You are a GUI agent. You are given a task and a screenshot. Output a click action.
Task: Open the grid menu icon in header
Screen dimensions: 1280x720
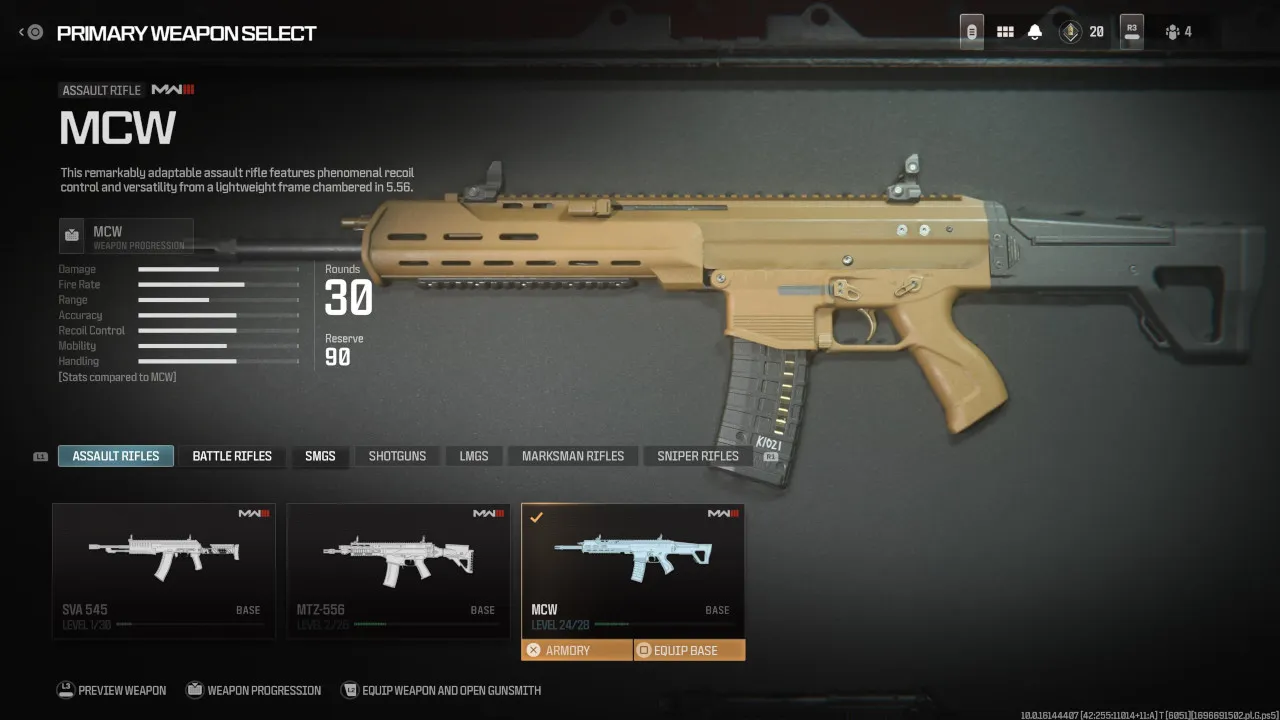(x=1005, y=32)
